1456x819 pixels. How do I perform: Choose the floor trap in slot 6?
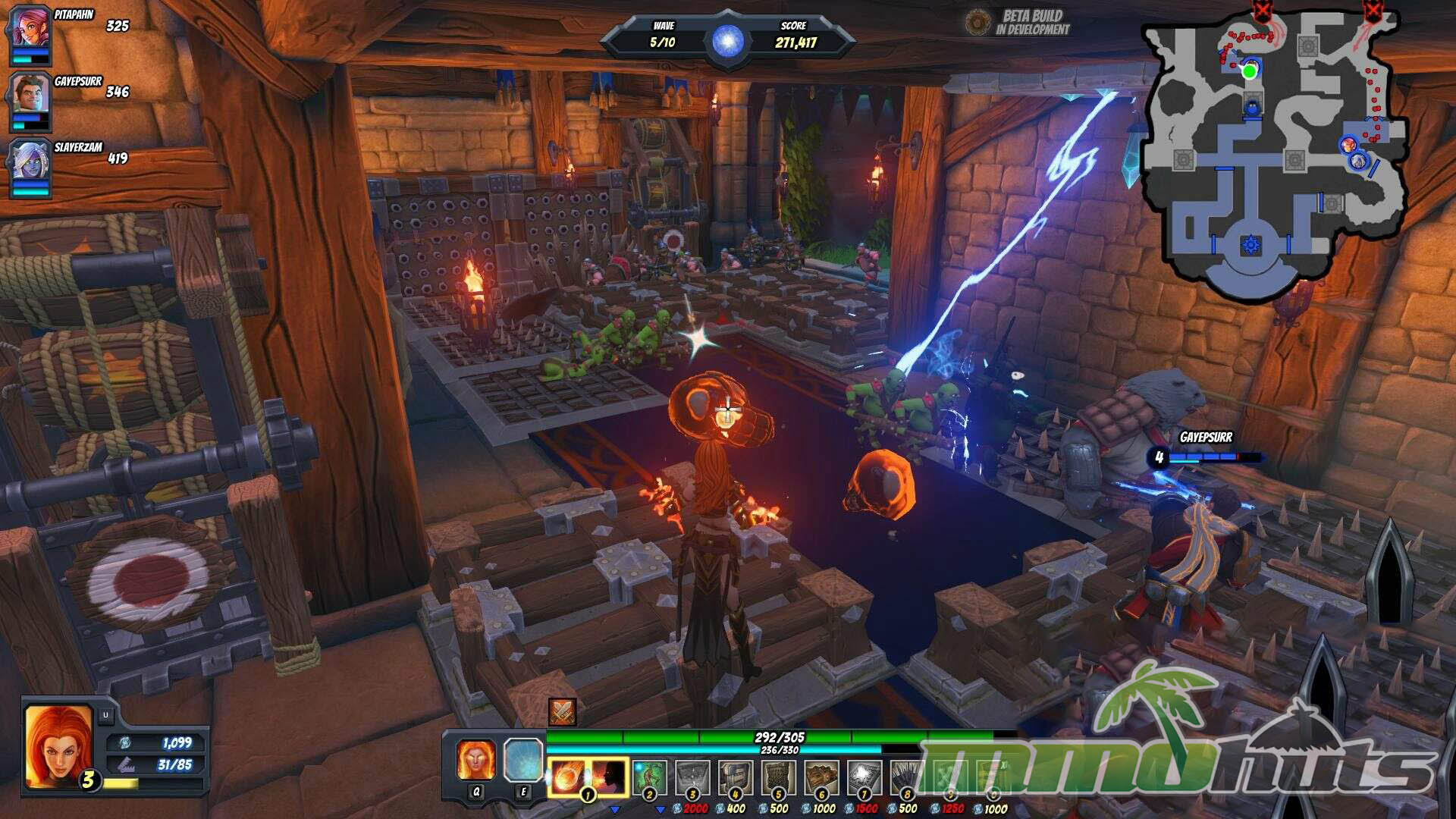click(822, 777)
